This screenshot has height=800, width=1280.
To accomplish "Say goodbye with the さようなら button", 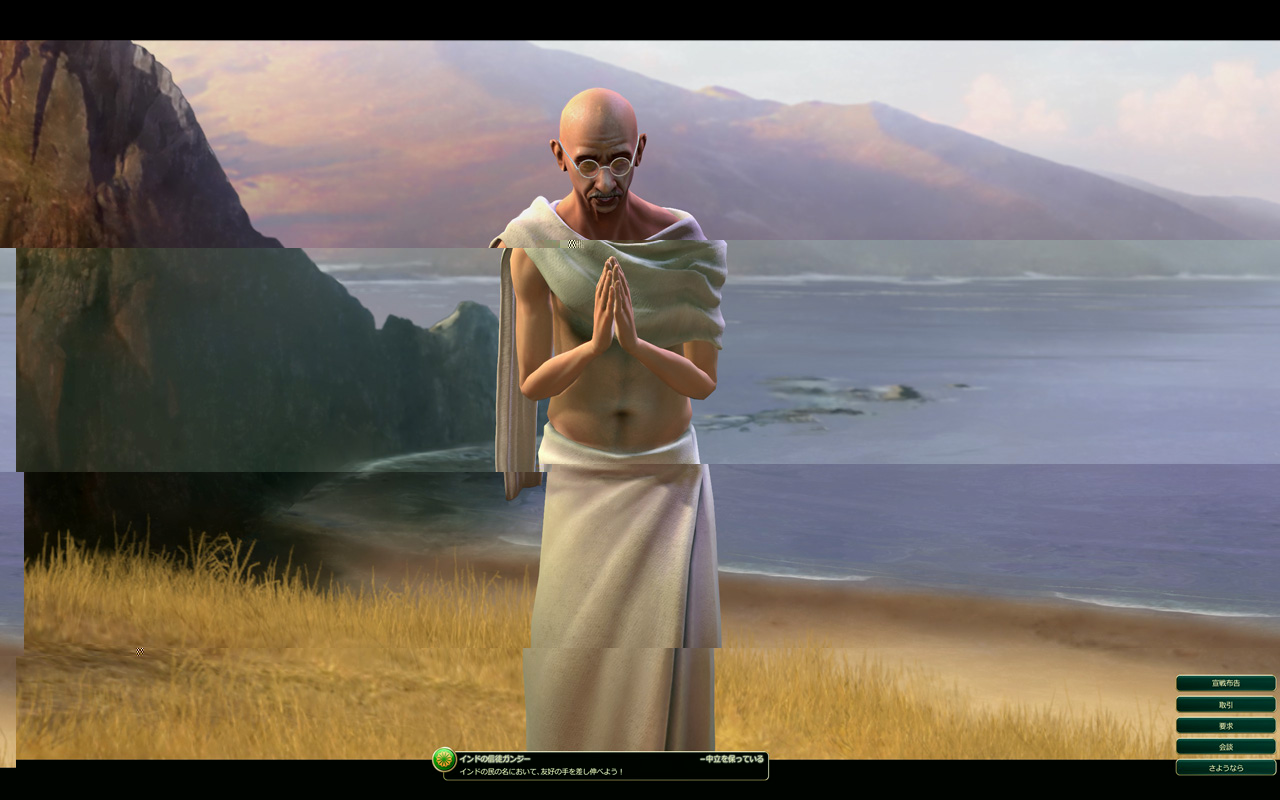I will (x=1225, y=767).
